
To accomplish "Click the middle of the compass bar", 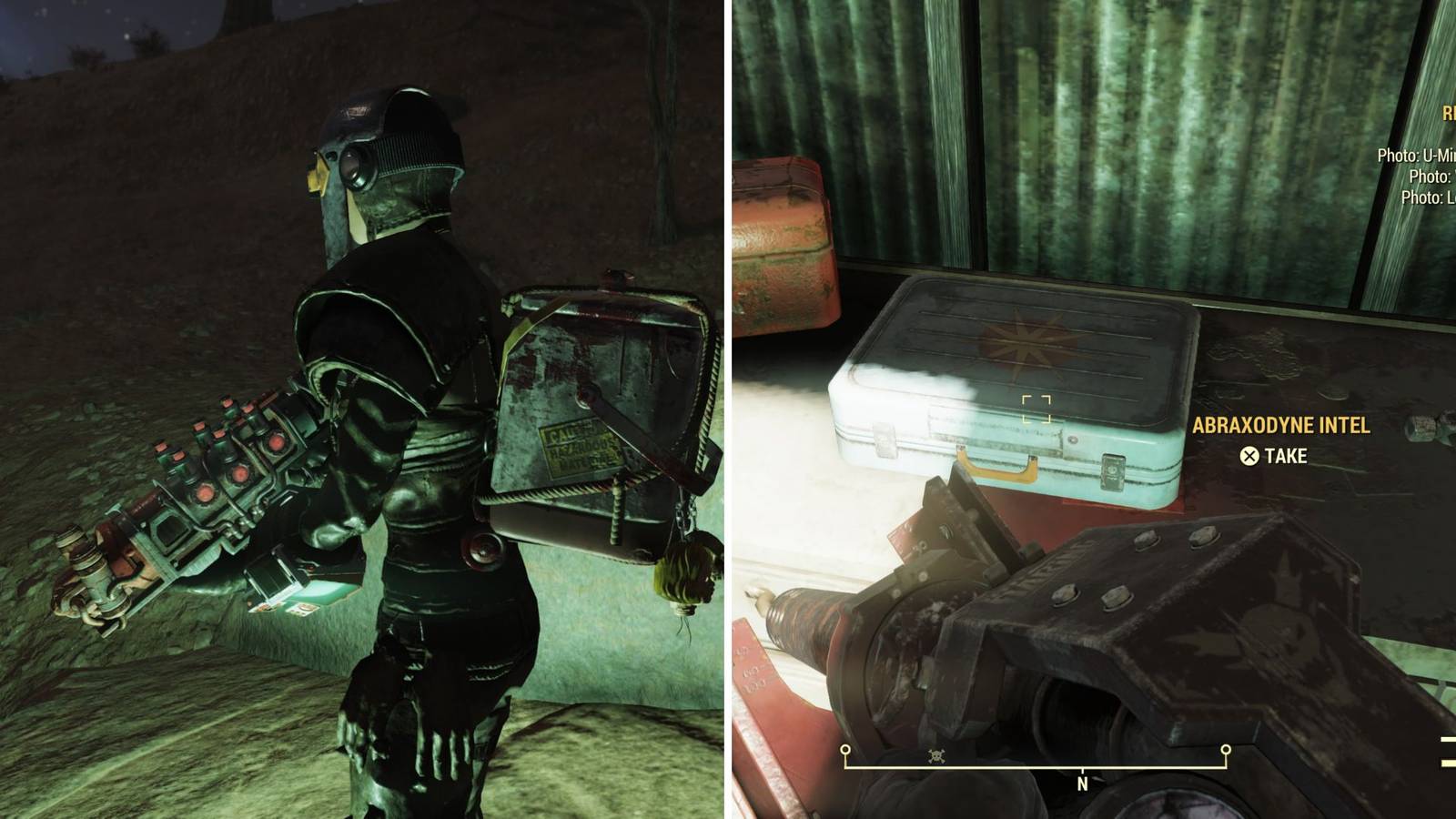I will tap(1037, 764).
